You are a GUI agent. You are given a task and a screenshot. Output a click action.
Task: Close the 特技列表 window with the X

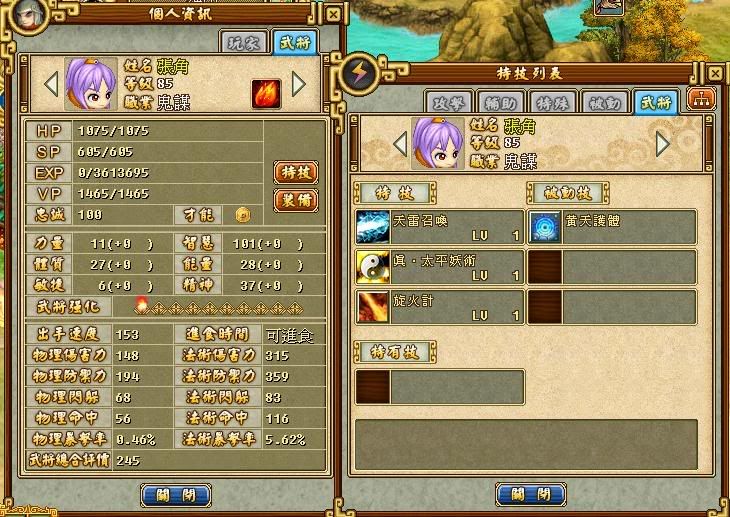(714, 74)
